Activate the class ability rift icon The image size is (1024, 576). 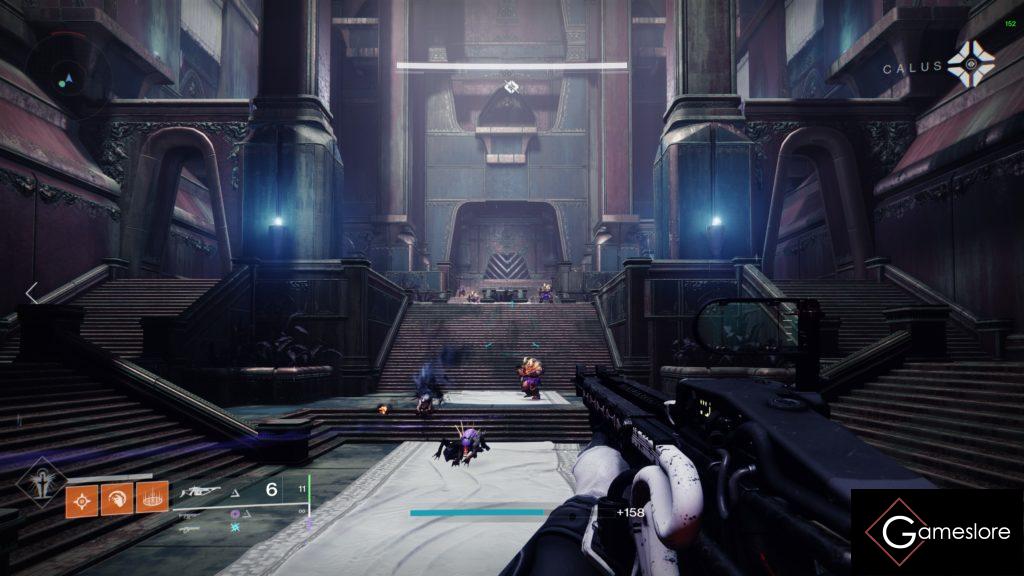pos(151,497)
